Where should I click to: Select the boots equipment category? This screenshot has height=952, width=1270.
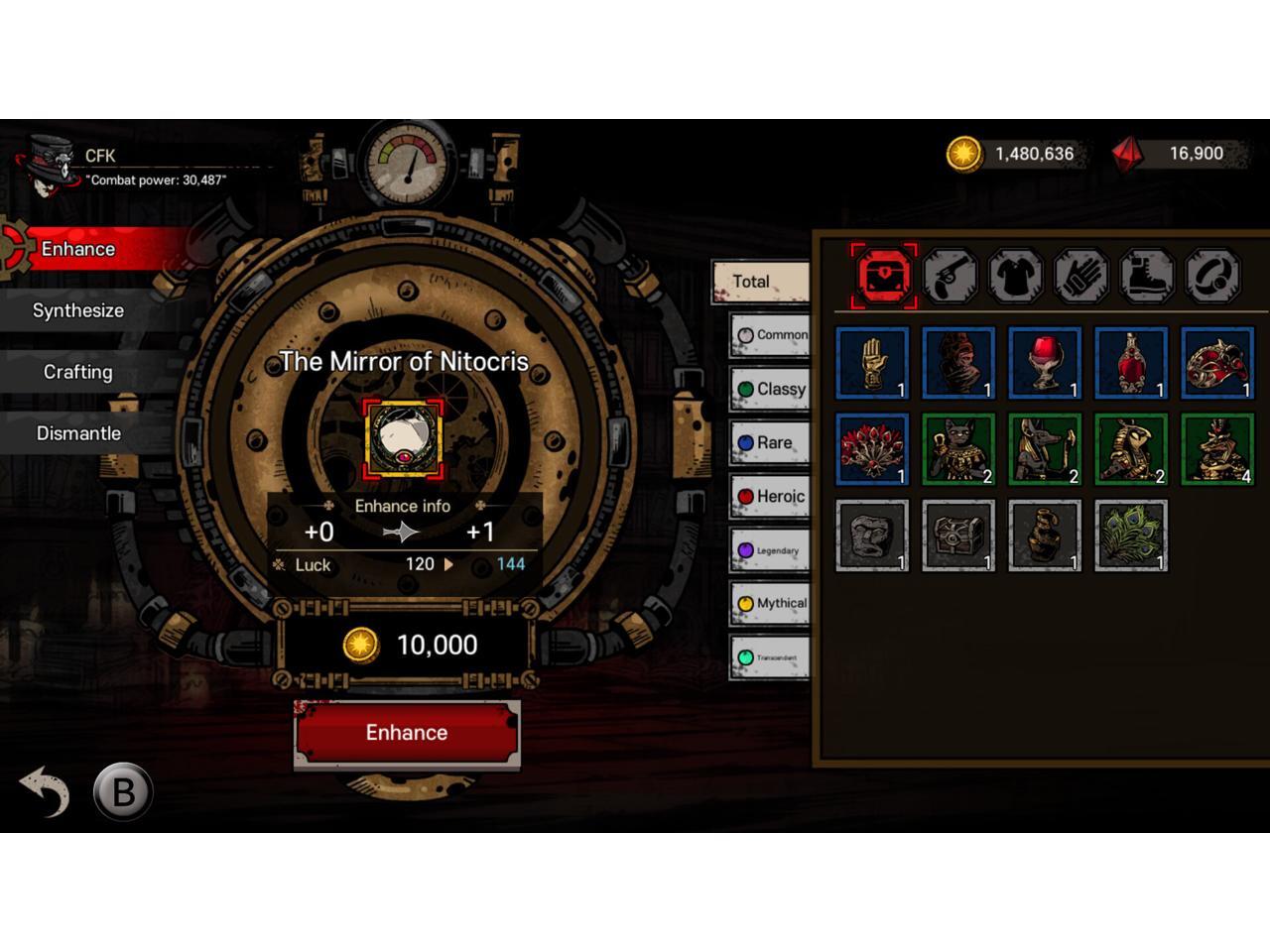[1147, 276]
